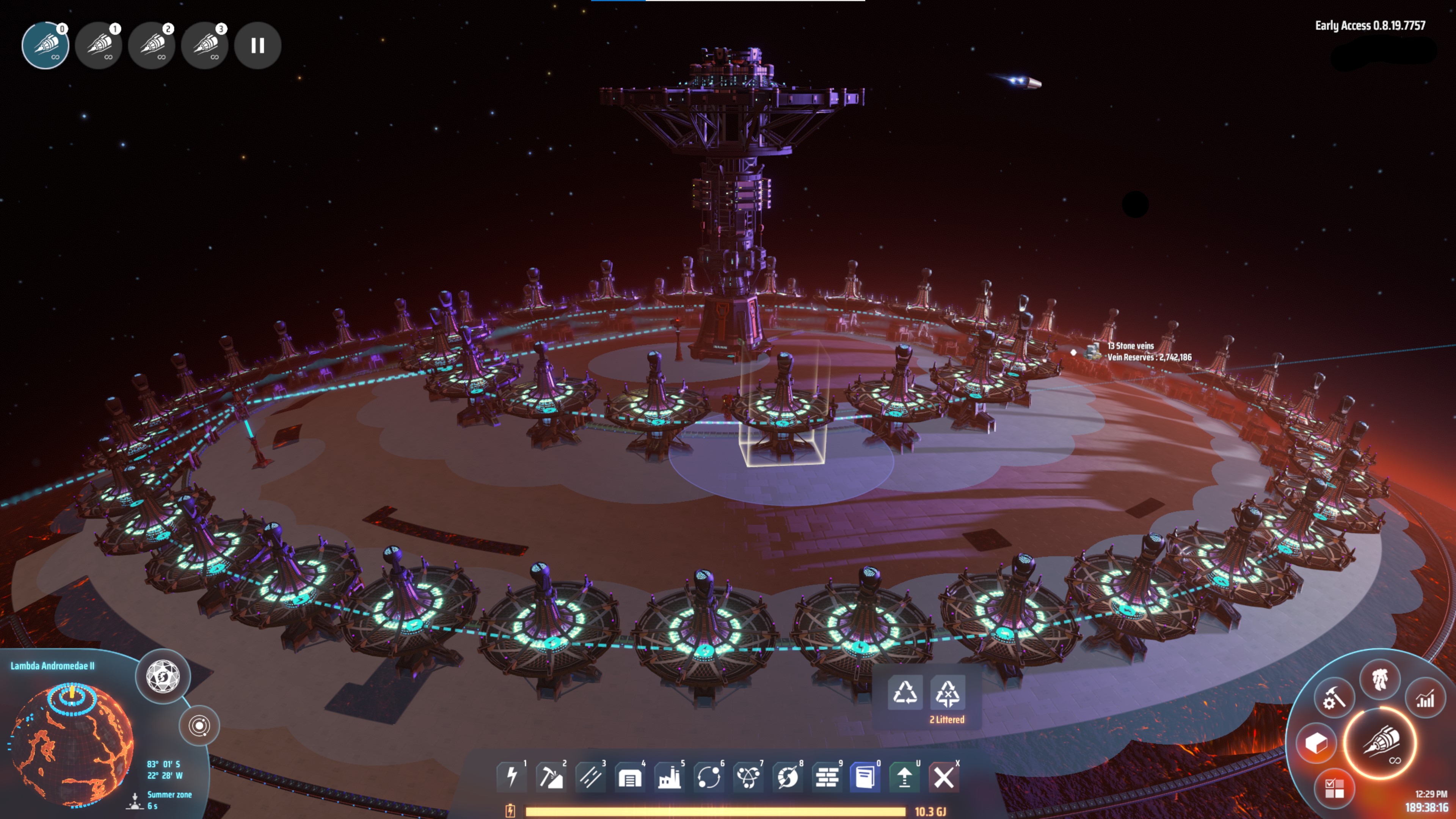Open the star system orbit map
1456x819 pixels.
point(199,726)
